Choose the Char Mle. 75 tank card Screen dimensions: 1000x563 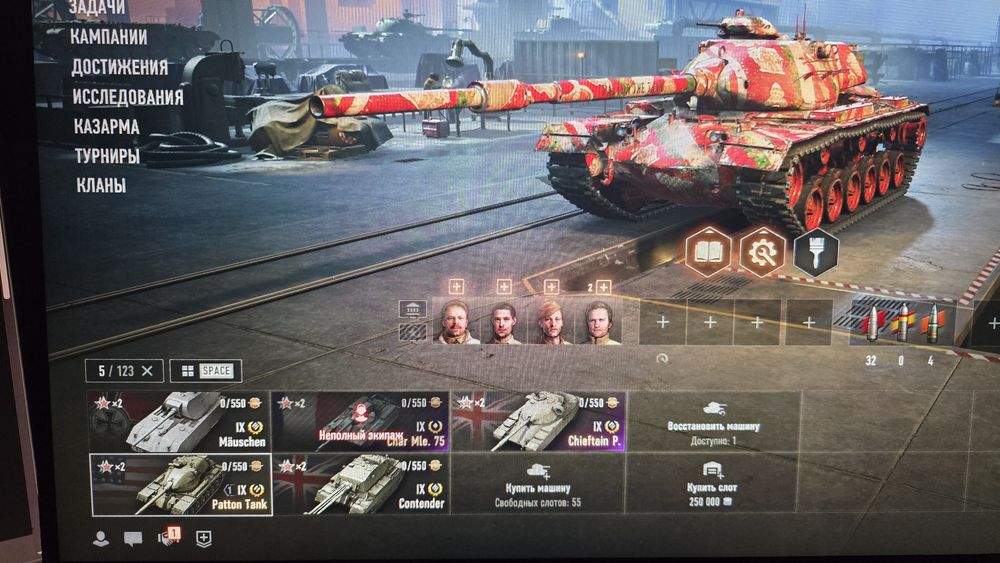pos(361,421)
